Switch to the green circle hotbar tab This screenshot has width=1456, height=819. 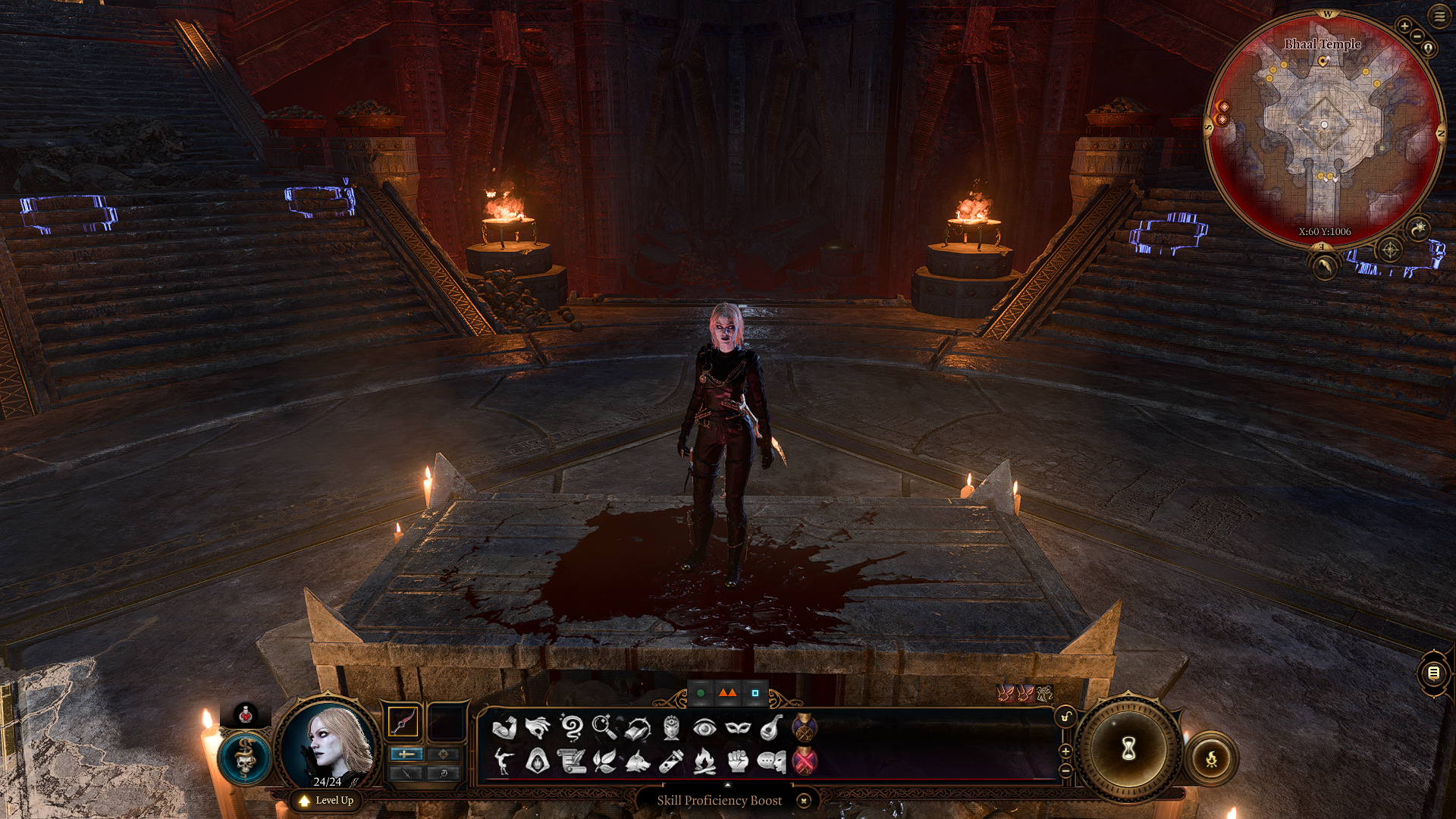click(x=701, y=693)
